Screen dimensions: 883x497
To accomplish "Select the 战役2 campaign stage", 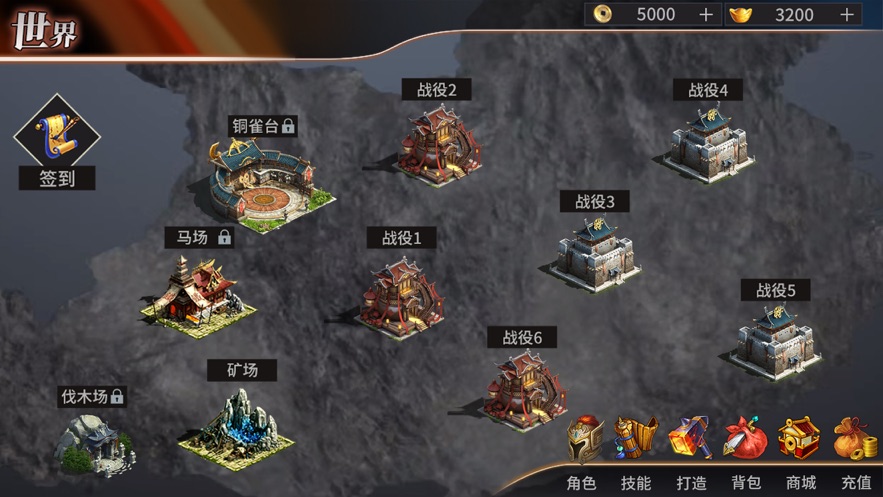I will [x=439, y=144].
